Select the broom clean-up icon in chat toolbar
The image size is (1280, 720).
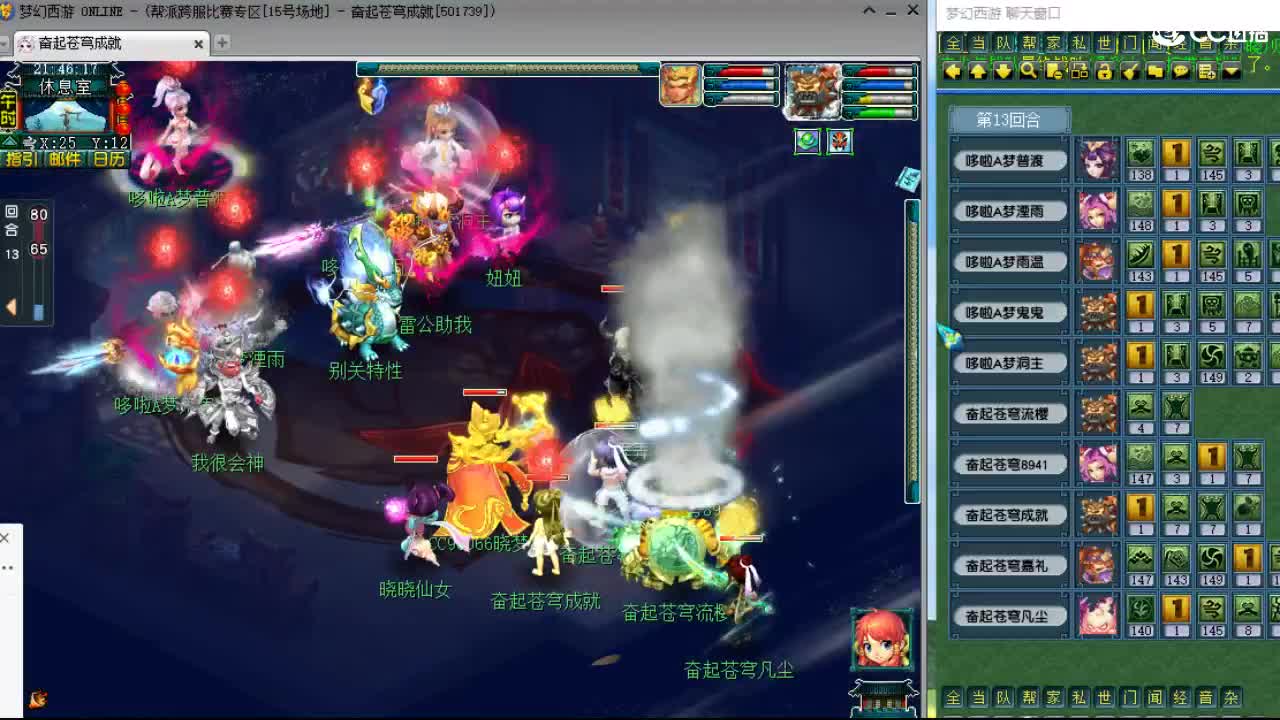click(1130, 72)
